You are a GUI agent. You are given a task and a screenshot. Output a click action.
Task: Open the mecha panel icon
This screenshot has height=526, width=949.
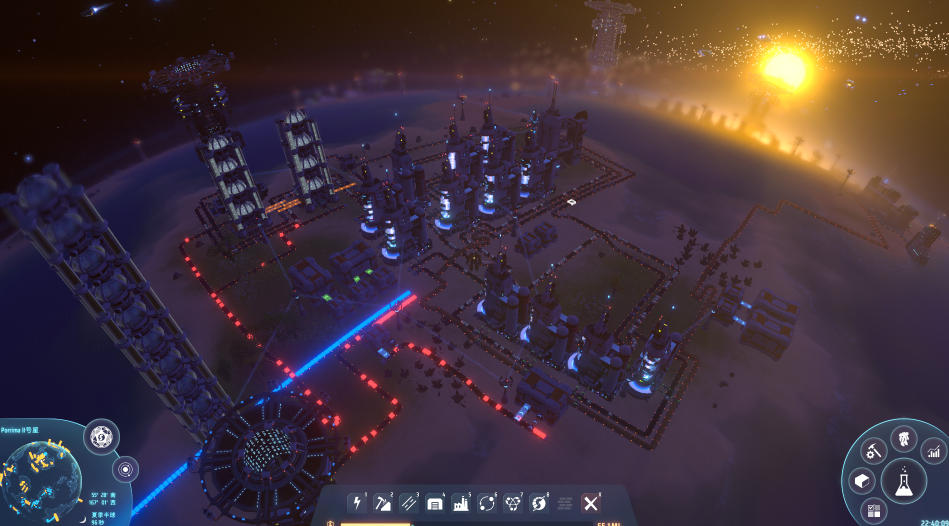[x=903, y=438]
